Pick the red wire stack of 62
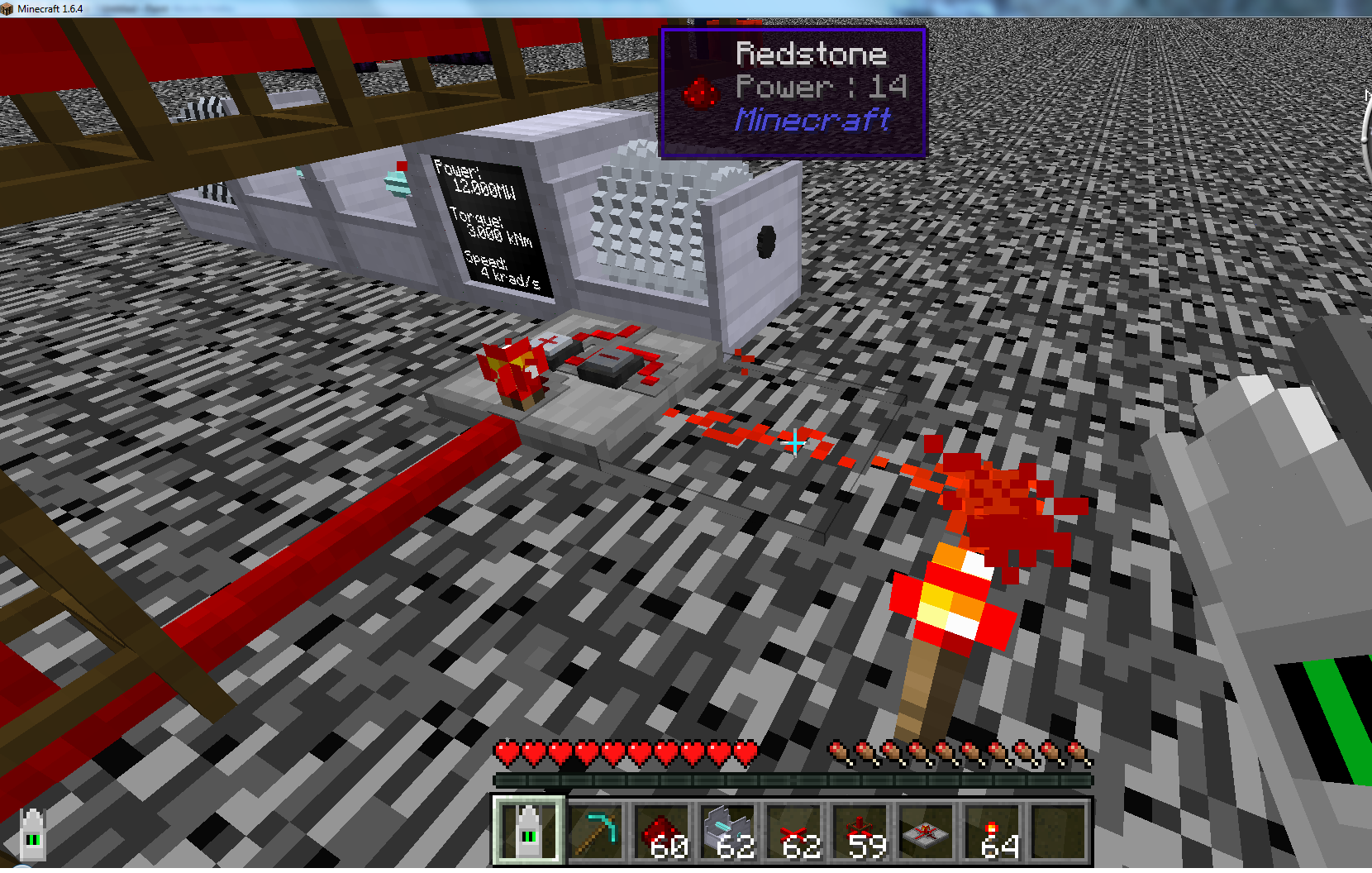Viewport: 1372px width, 873px height. tap(794, 832)
